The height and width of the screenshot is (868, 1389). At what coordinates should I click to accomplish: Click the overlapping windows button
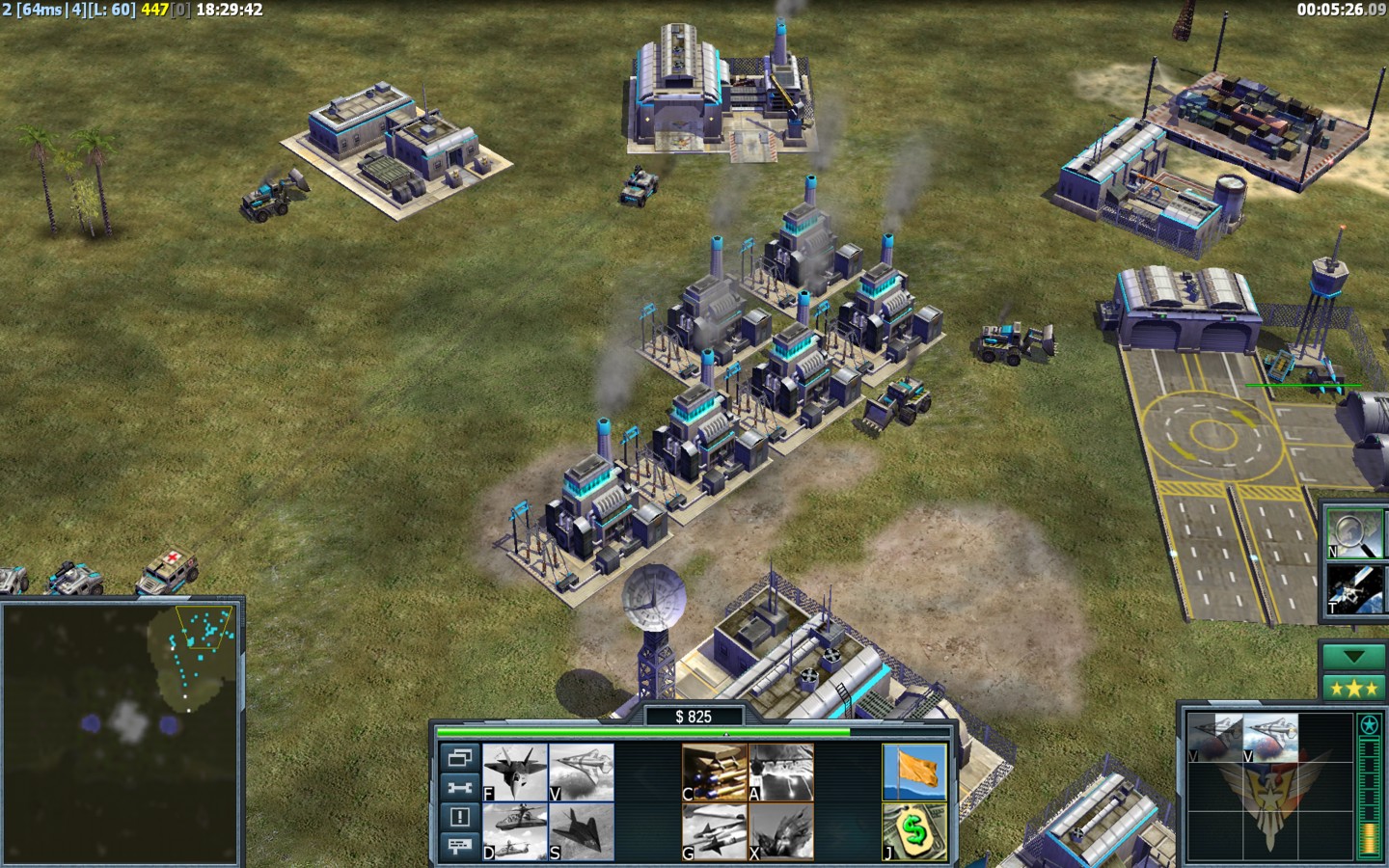point(459,758)
